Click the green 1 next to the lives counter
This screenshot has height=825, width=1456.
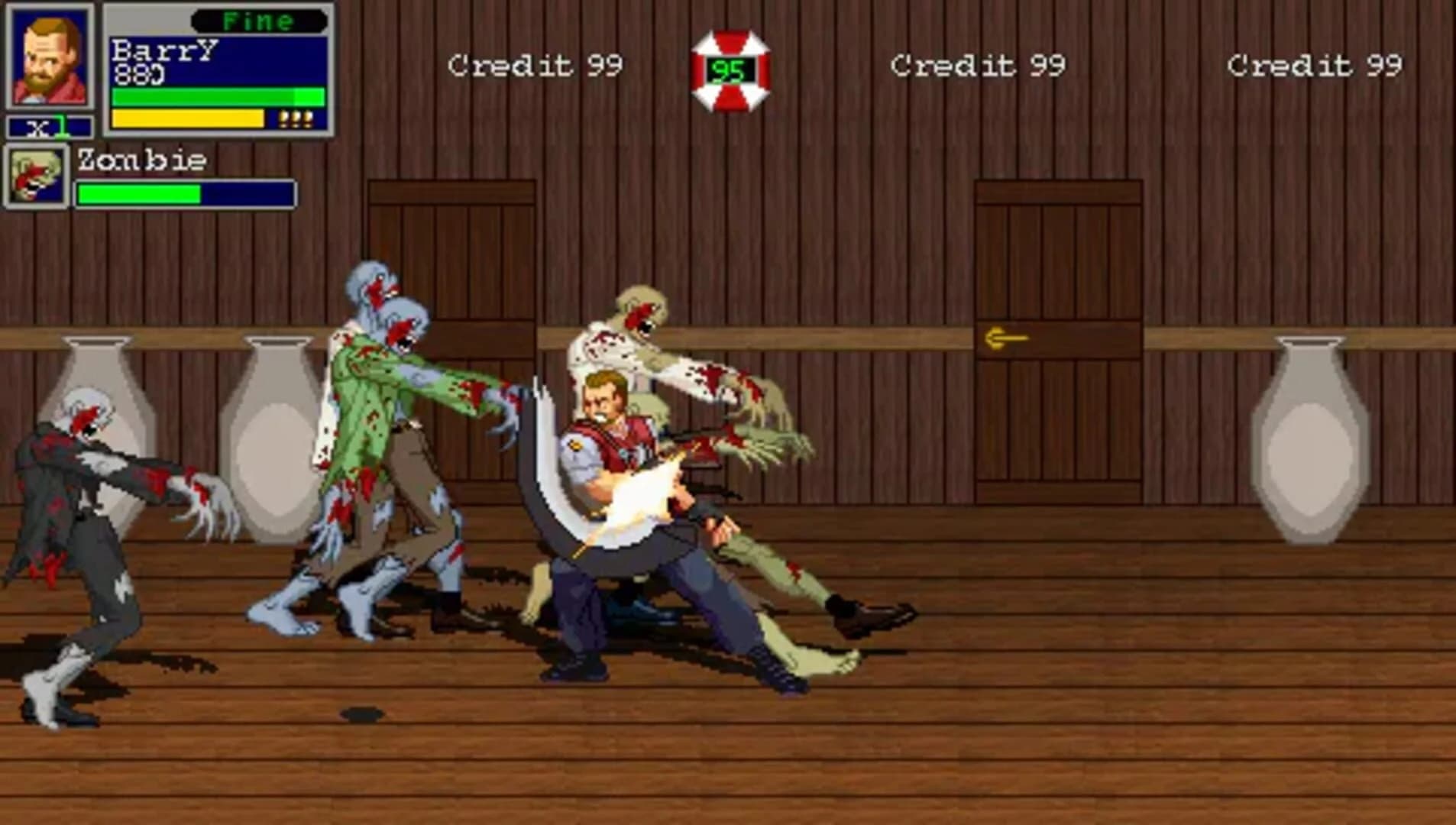[60, 128]
